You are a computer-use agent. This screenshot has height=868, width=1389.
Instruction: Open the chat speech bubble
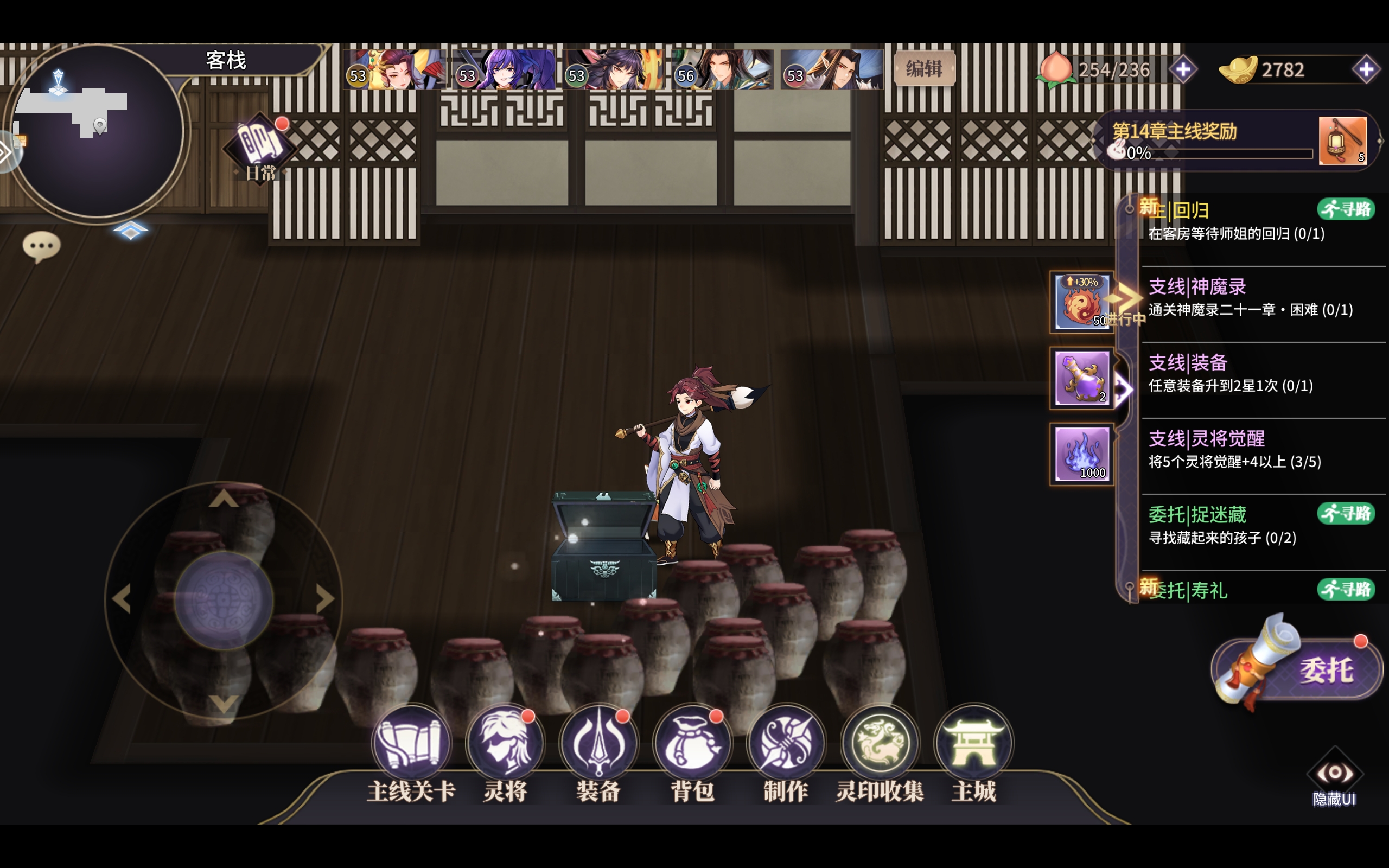click(x=41, y=247)
